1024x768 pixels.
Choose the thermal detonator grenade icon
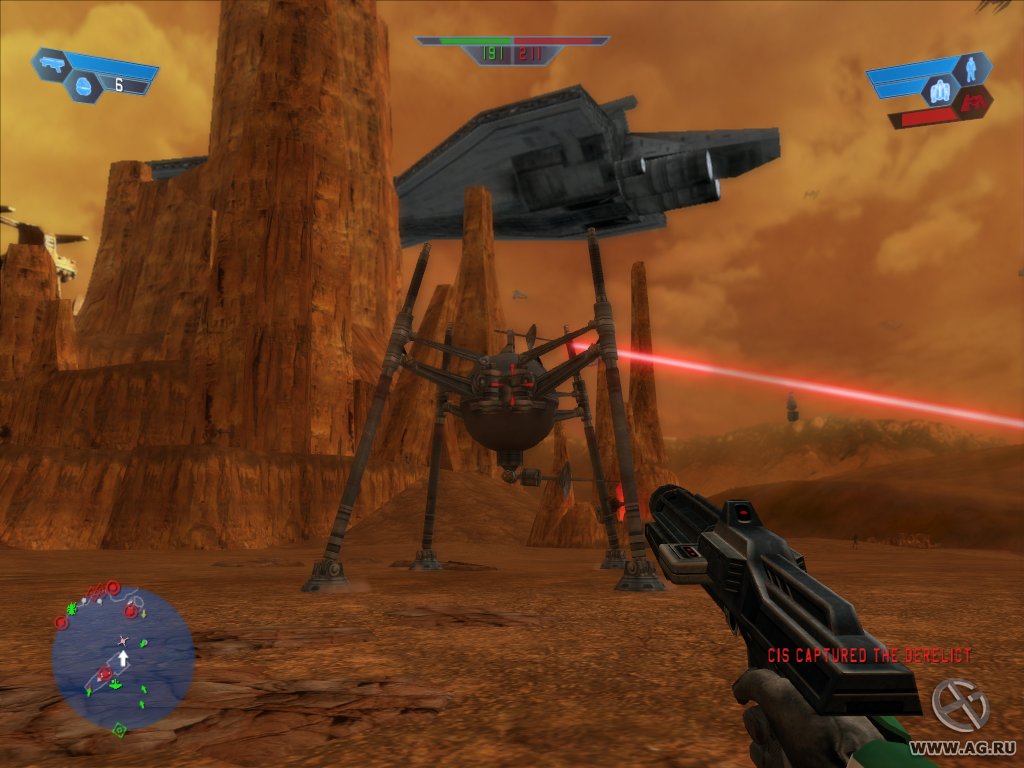click(x=82, y=88)
